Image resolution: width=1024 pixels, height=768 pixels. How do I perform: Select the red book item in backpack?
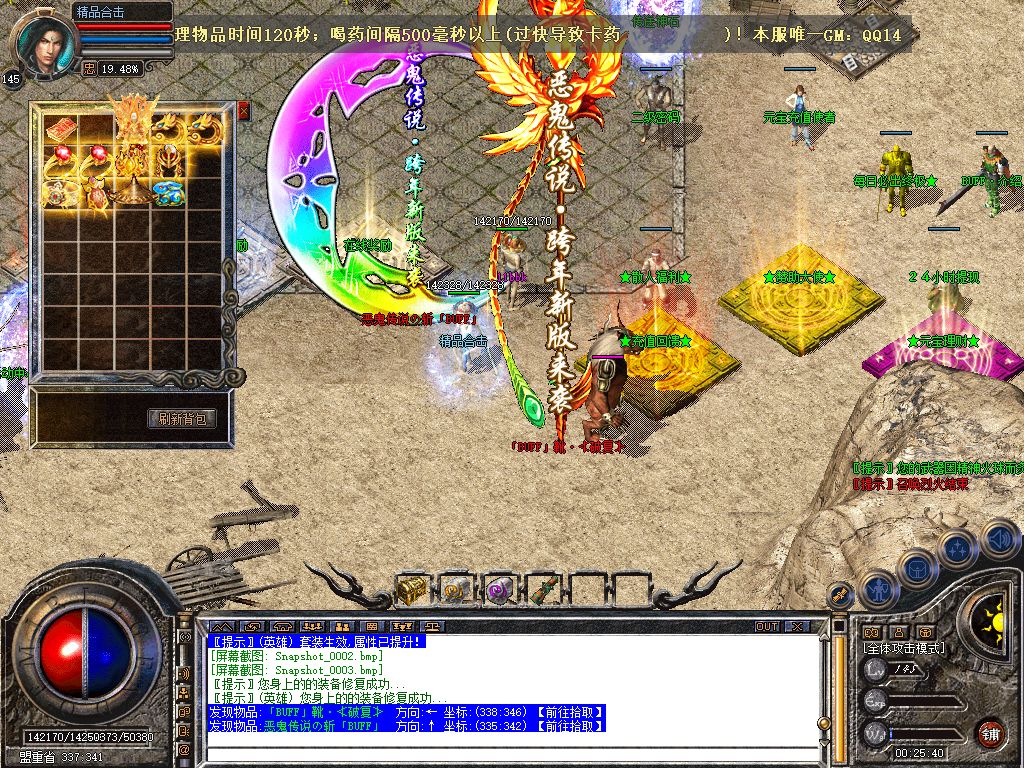point(60,128)
